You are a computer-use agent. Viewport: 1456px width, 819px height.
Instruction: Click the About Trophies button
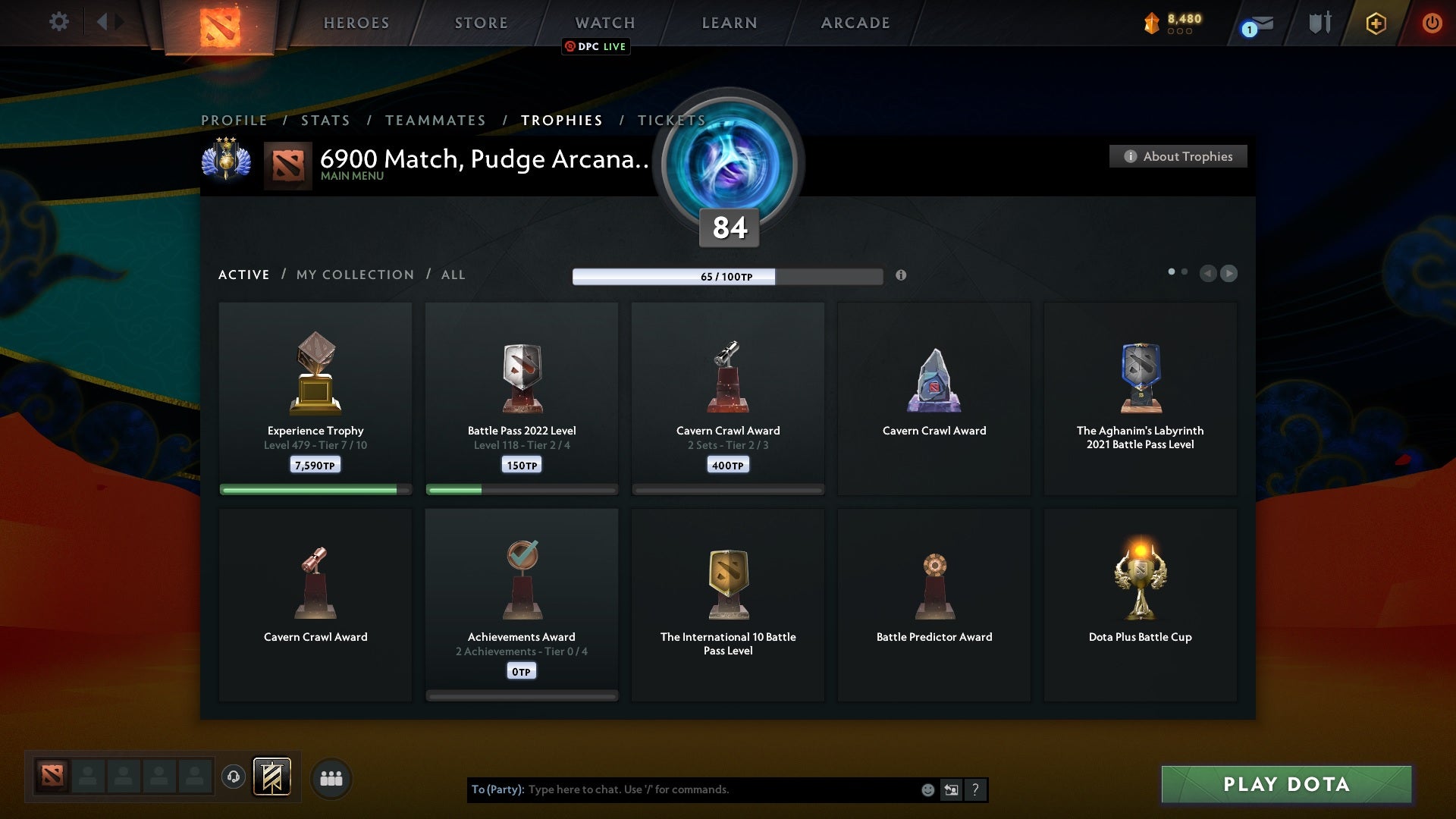click(1178, 156)
